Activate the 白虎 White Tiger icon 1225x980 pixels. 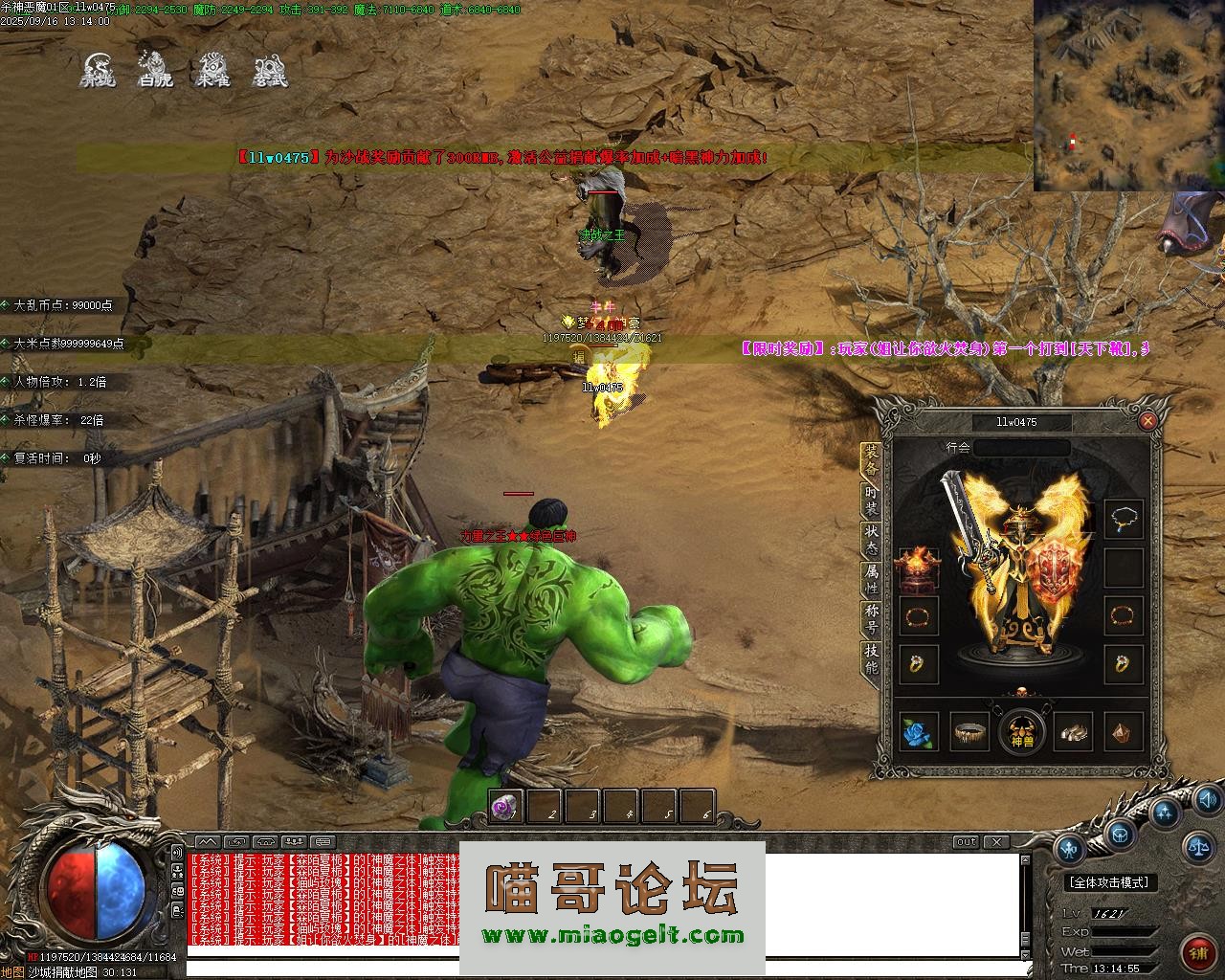coord(155,70)
